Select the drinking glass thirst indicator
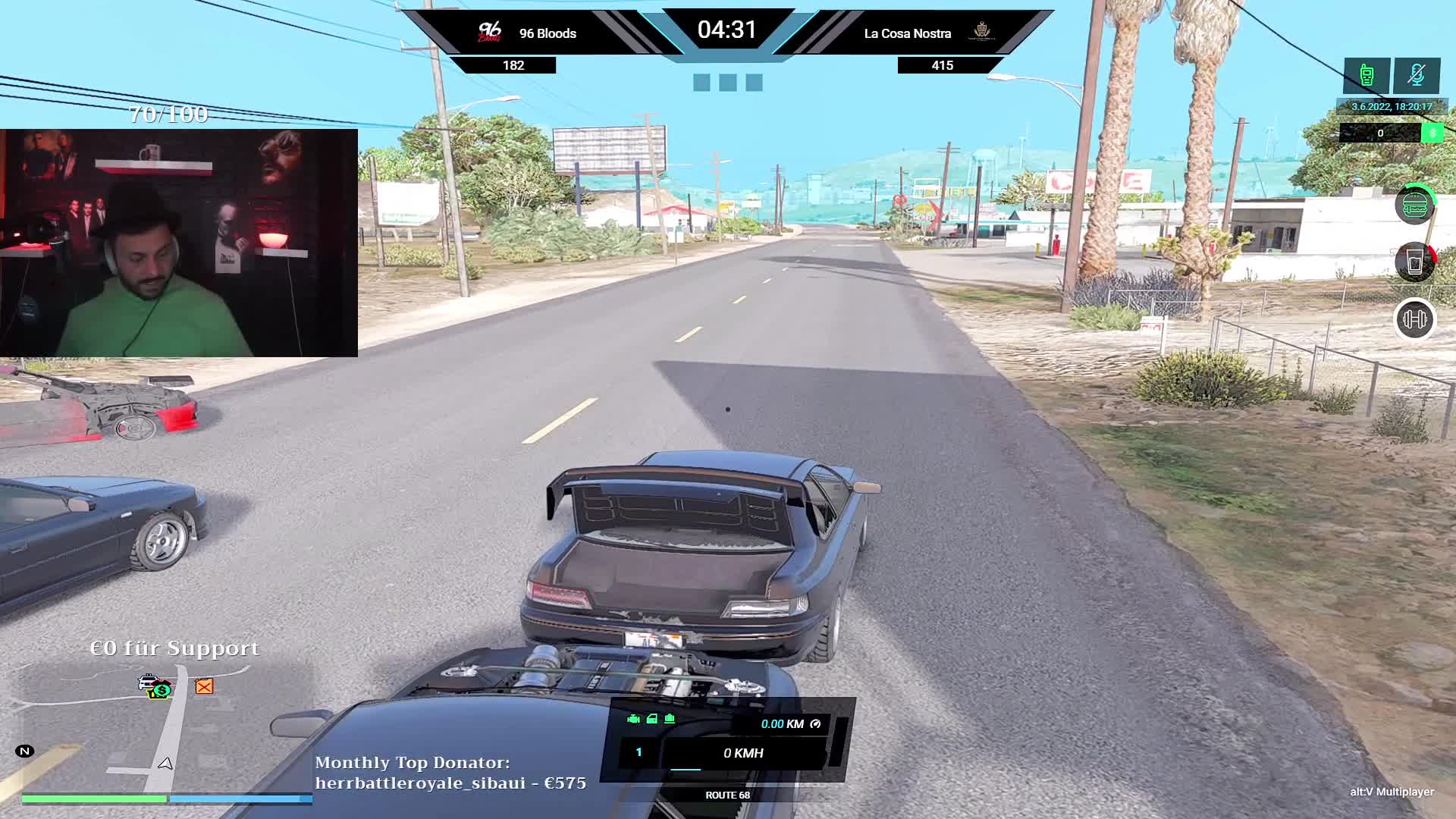 coord(1414,262)
